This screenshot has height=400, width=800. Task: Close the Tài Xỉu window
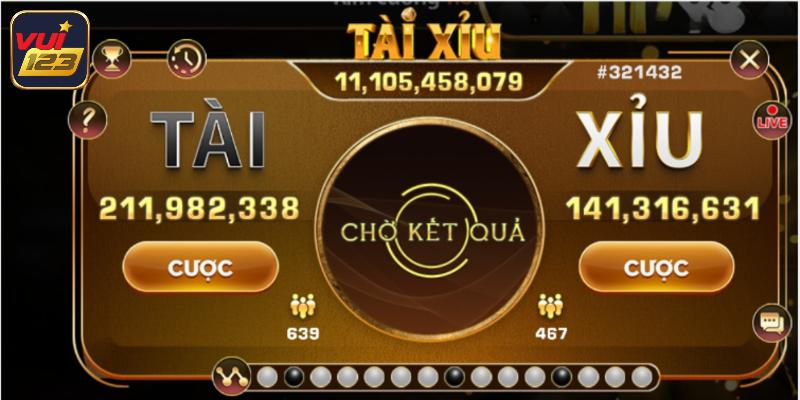point(747,60)
